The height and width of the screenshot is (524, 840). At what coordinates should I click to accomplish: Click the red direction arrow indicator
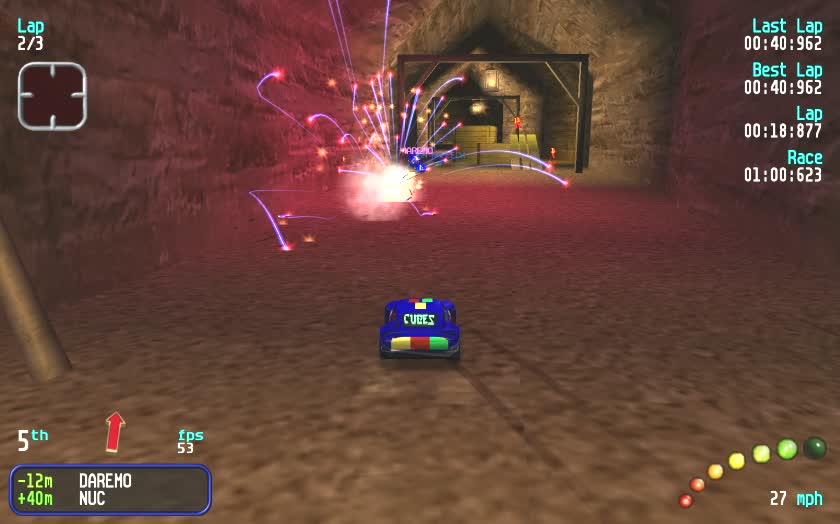115,431
